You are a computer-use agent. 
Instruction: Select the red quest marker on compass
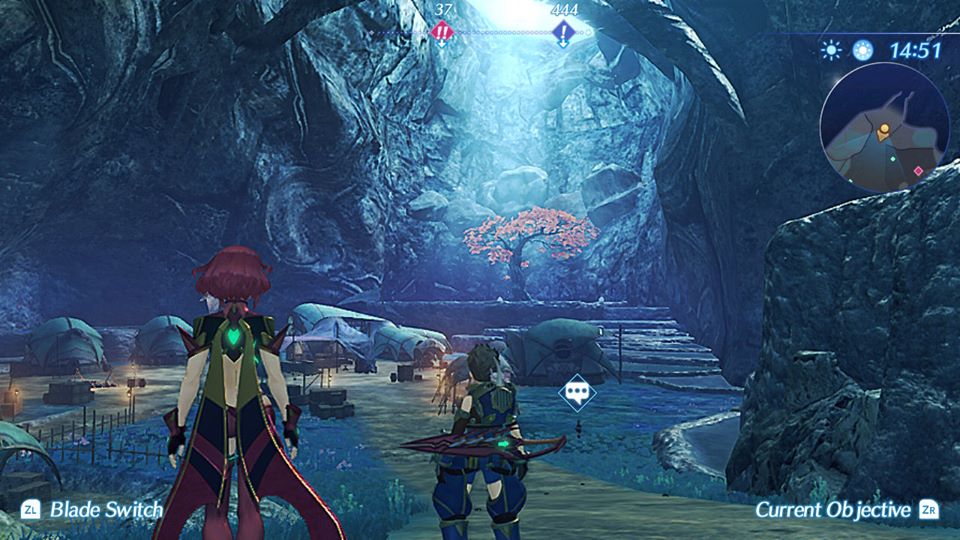[442, 32]
